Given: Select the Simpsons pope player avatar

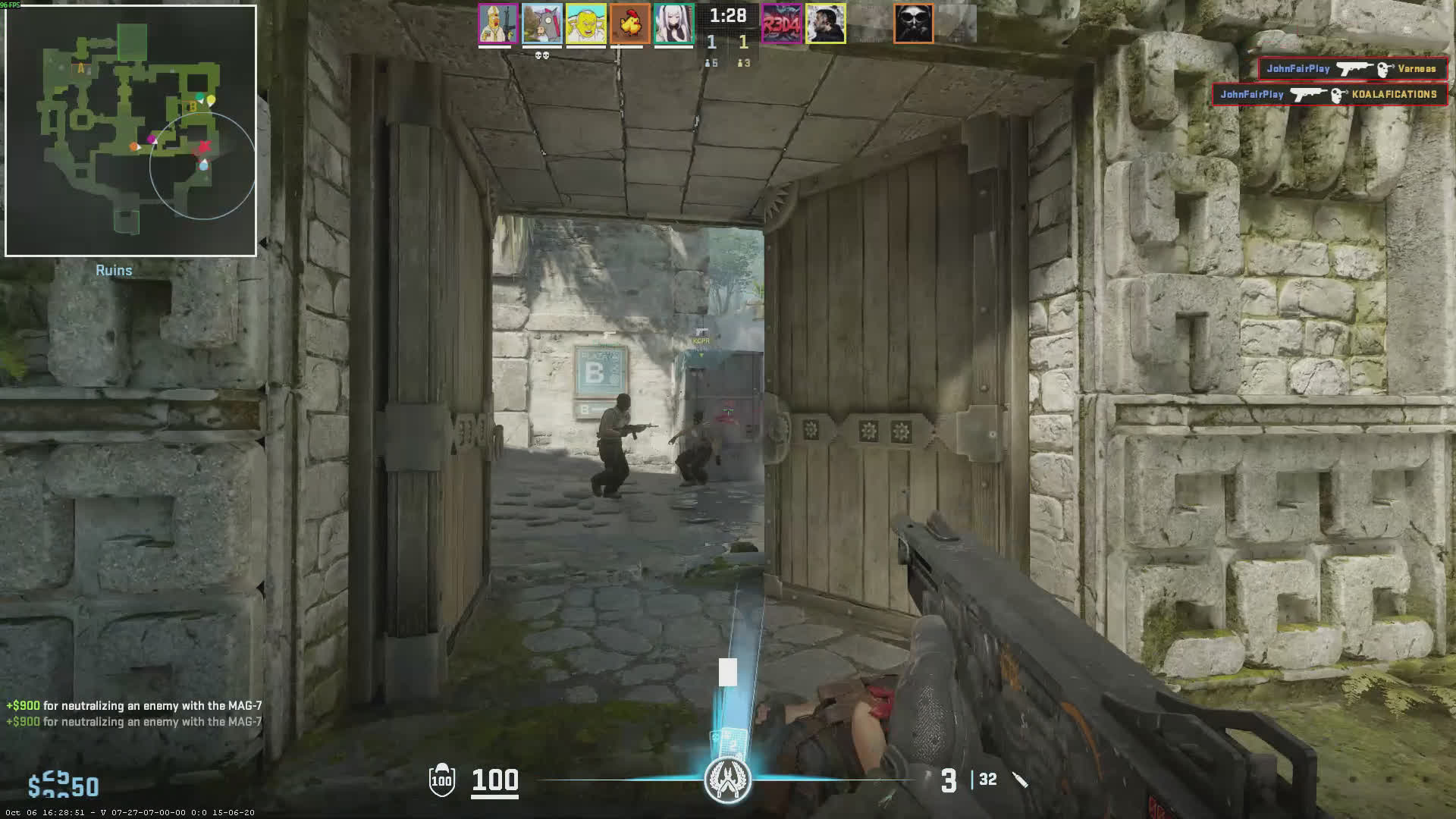Looking at the screenshot, I should pyautogui.click(x=497, y=24).
